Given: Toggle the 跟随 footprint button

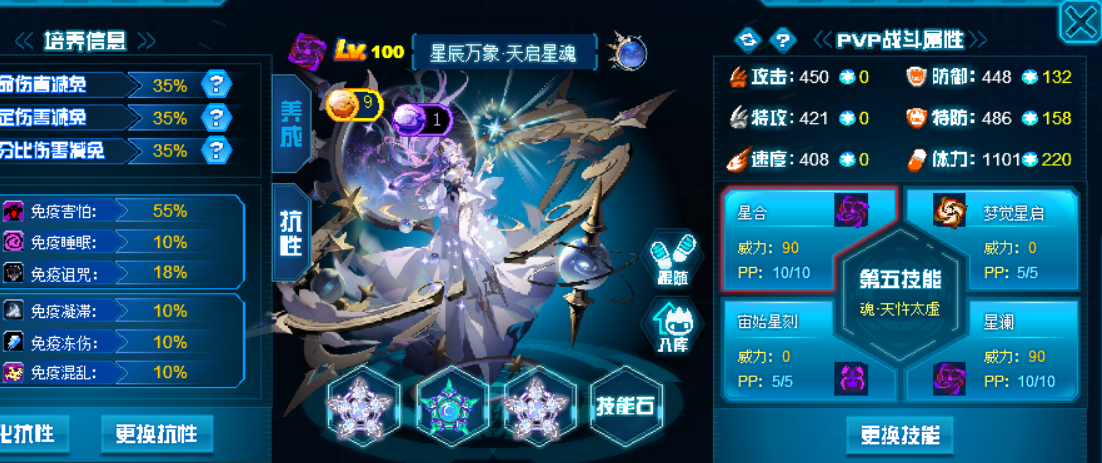Looking at the screenshot, I should [x=672, y=258].
